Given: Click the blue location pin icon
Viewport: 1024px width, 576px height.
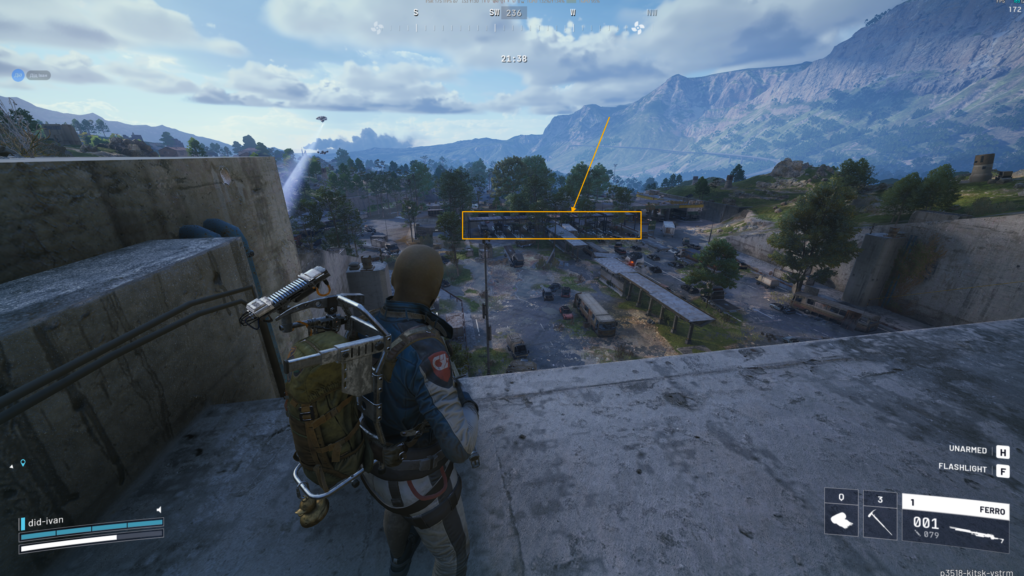Looking at the screenshot, I should pos(23,464).
